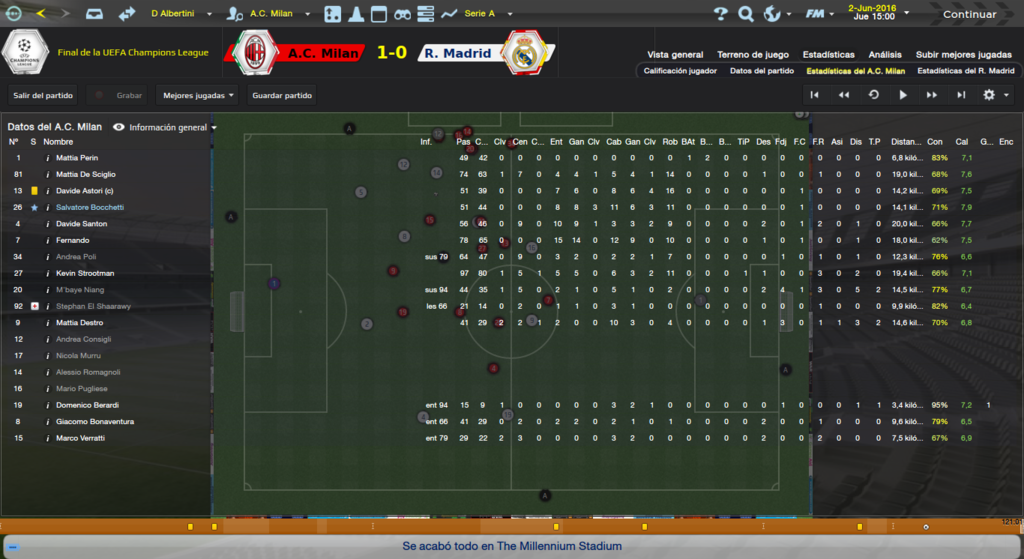
Task: Select player Salvatore Bocchetti in the list
Action: tap(90, 207)
